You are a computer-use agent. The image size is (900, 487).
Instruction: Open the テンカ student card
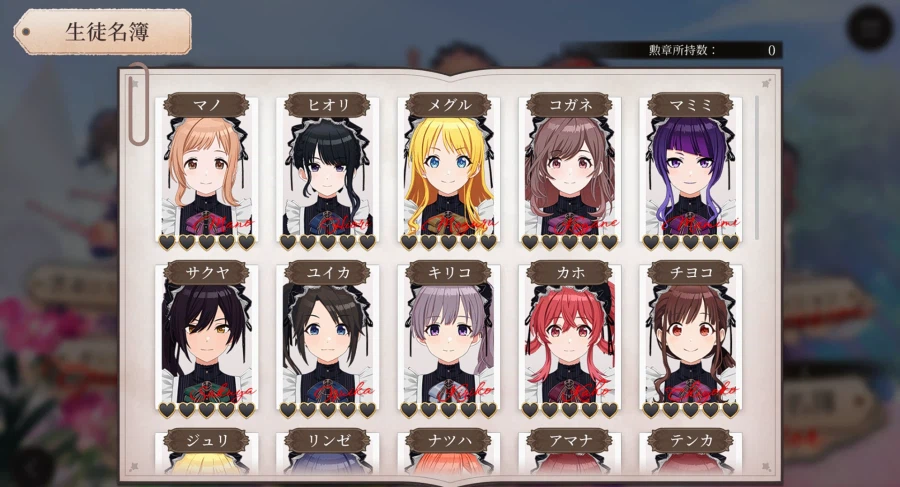click(690, 452)
